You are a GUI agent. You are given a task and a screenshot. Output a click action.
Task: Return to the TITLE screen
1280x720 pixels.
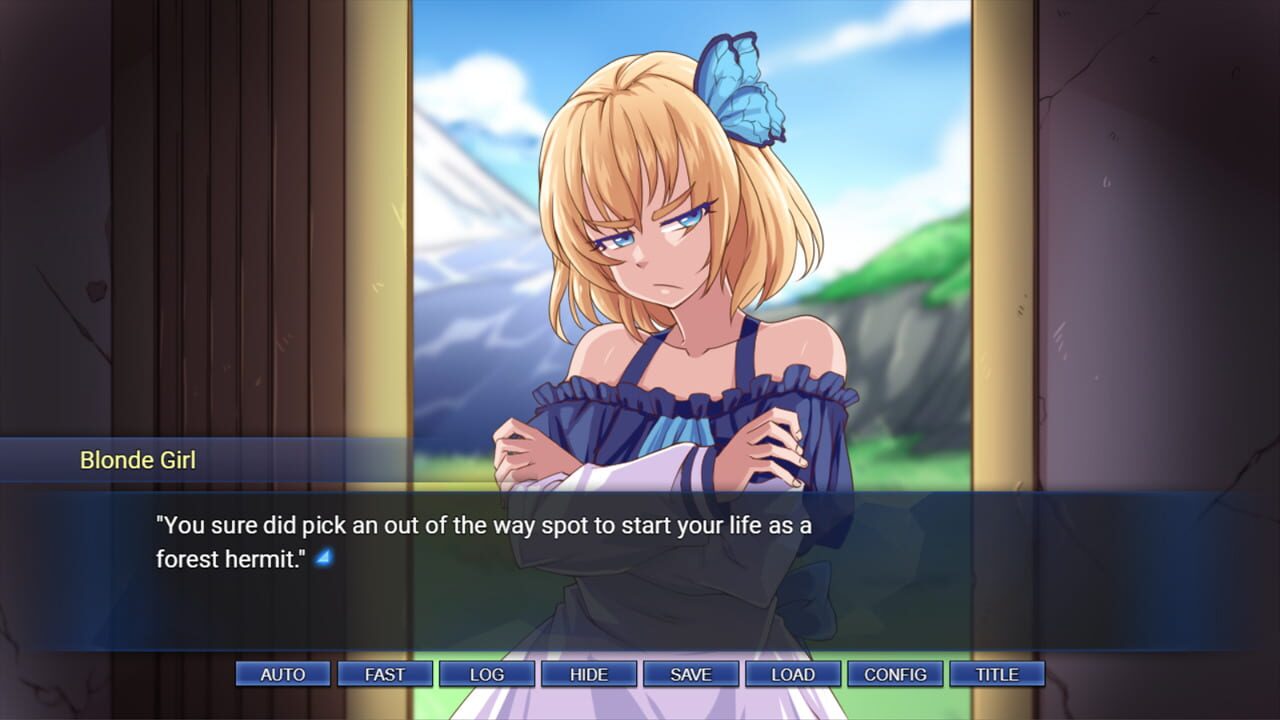[996, 674]
